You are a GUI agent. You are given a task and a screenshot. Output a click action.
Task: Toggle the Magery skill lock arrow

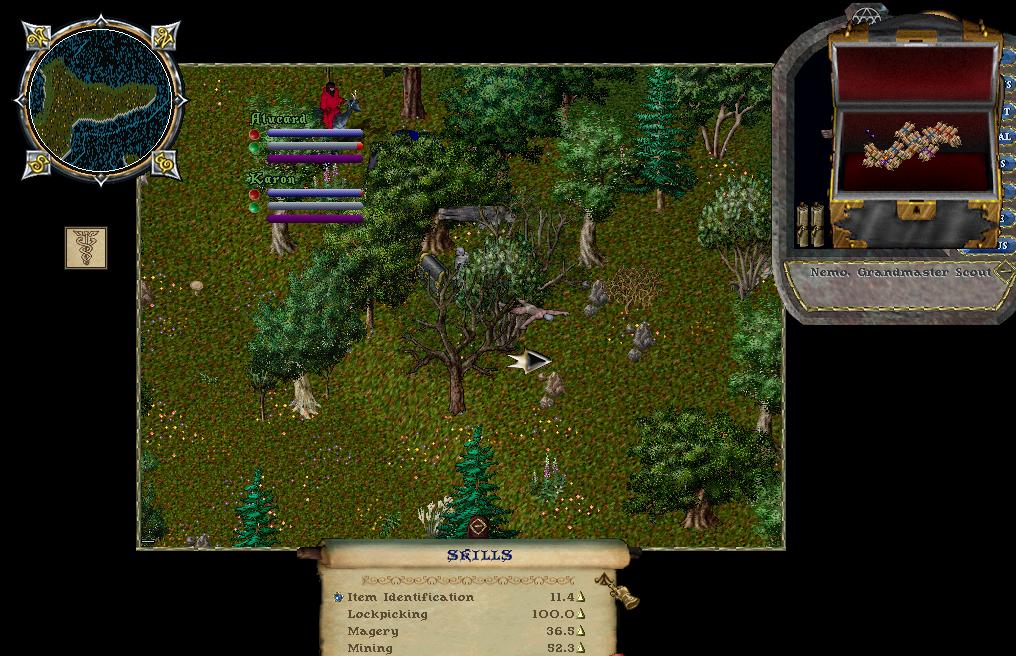[x=581, y=631]
